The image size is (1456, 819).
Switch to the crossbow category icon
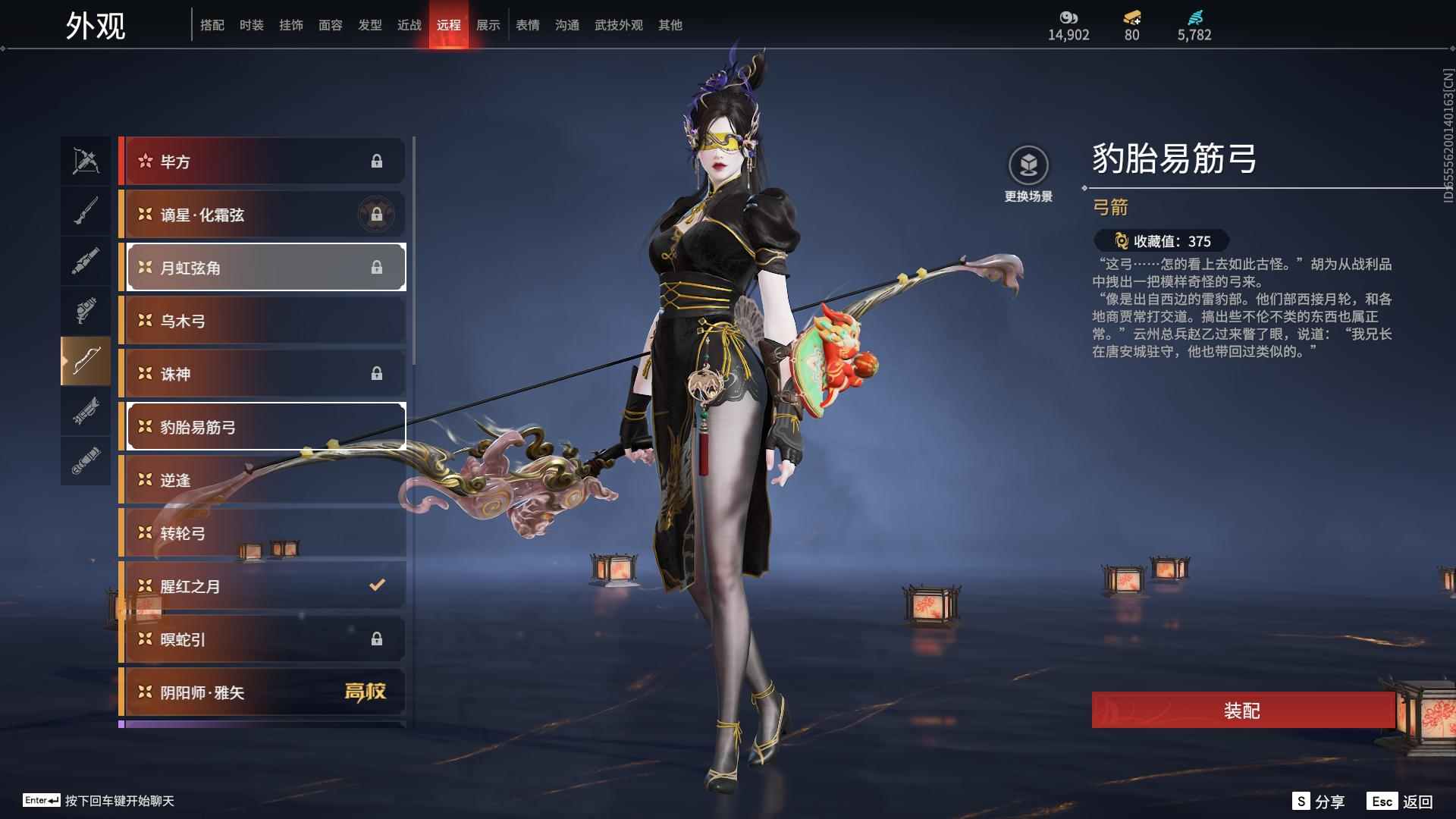click(x=86, y=161)
